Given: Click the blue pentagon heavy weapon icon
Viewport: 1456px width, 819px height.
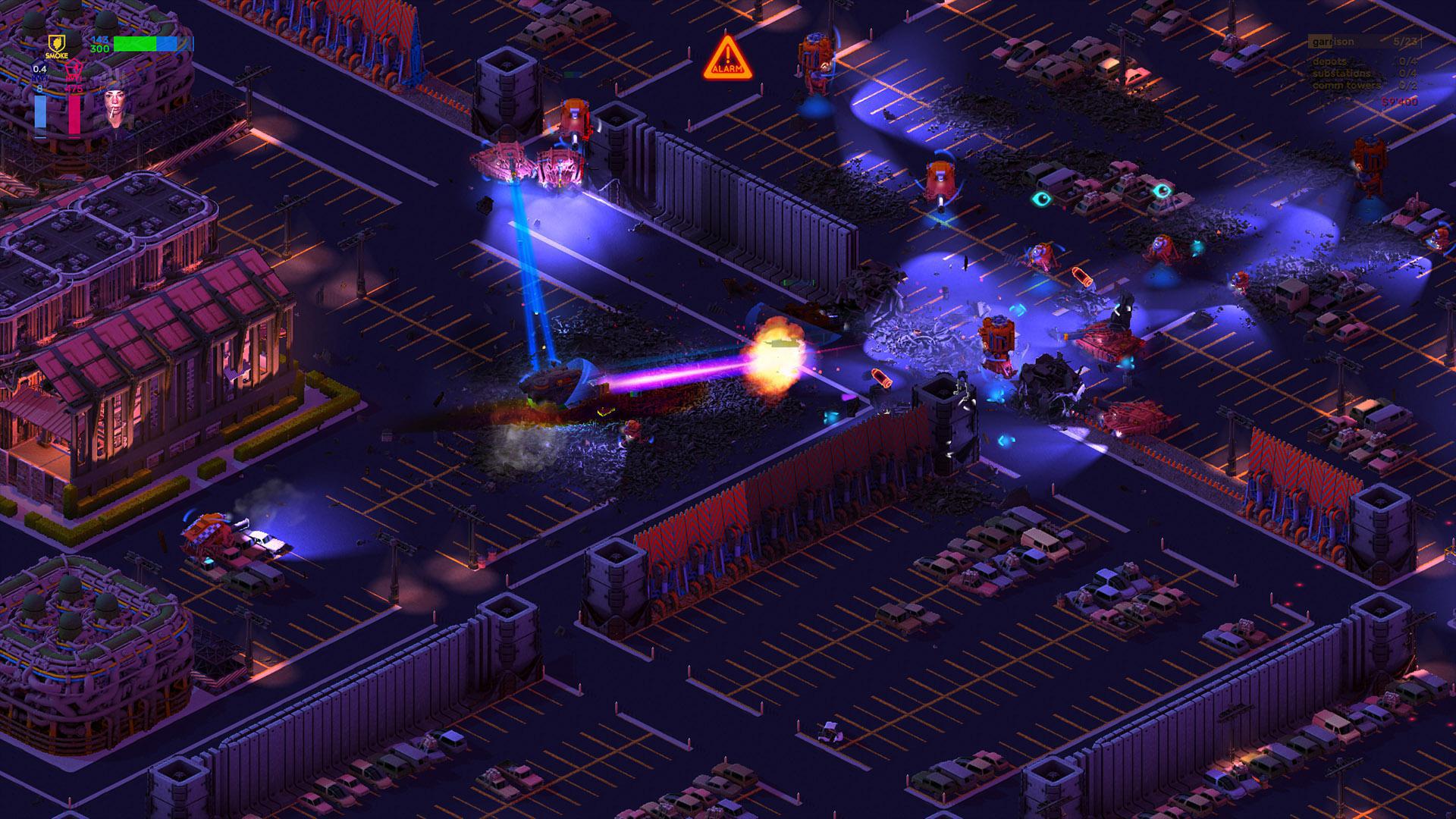Looking at the screenshot, I should [x=39, y=68].
